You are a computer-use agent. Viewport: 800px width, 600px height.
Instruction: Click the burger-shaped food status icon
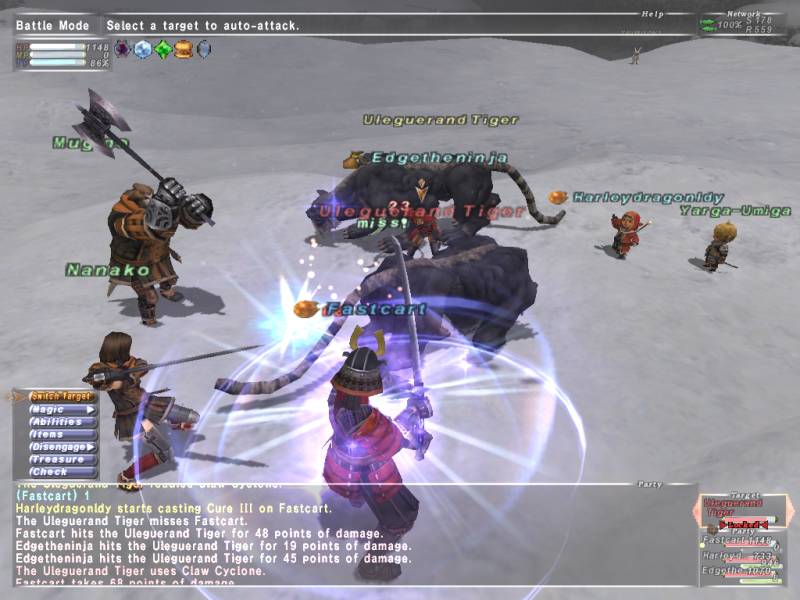[x=183, y=49]
